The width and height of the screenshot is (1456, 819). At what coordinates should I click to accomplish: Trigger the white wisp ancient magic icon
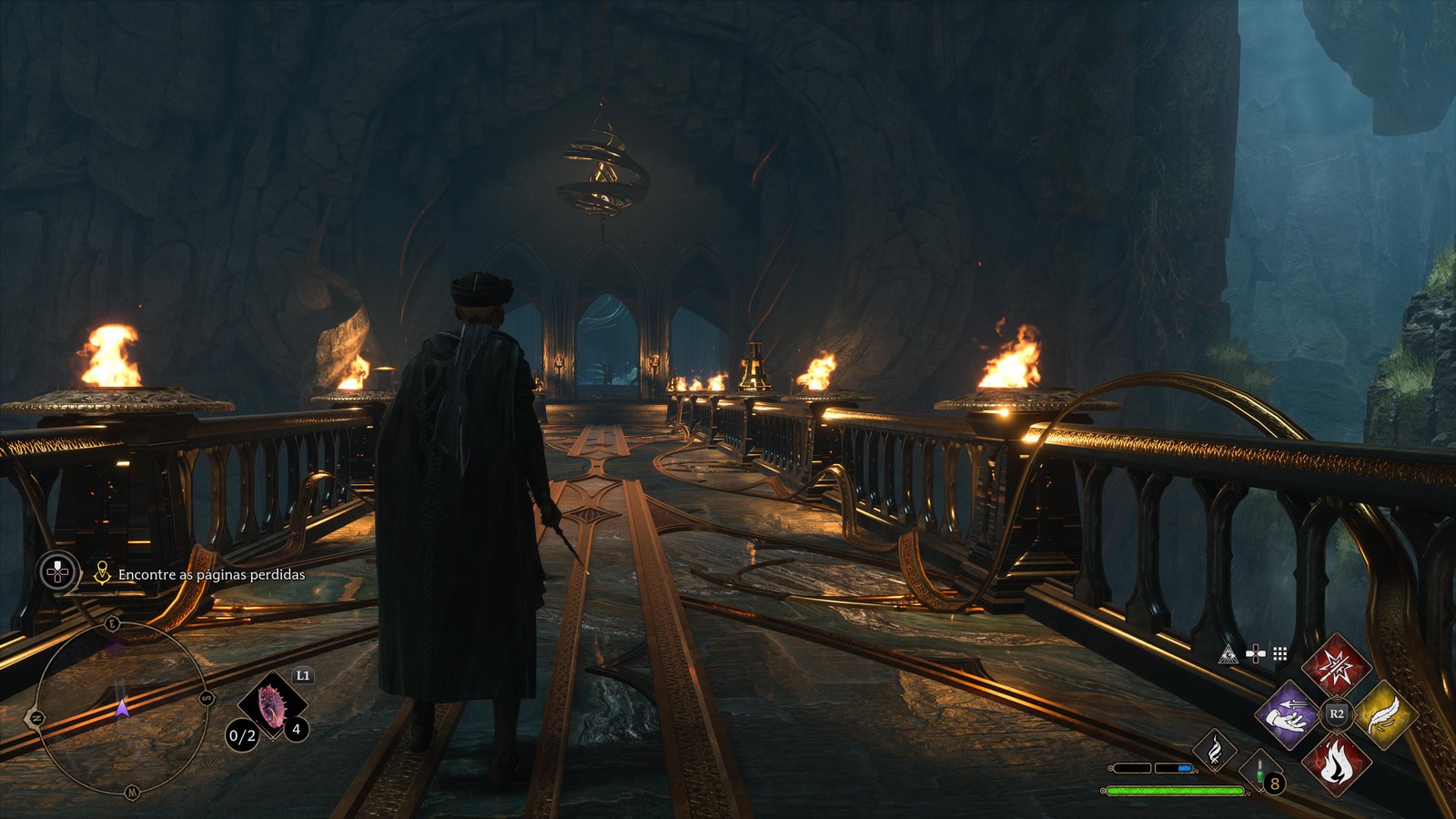click(1215, 750)
